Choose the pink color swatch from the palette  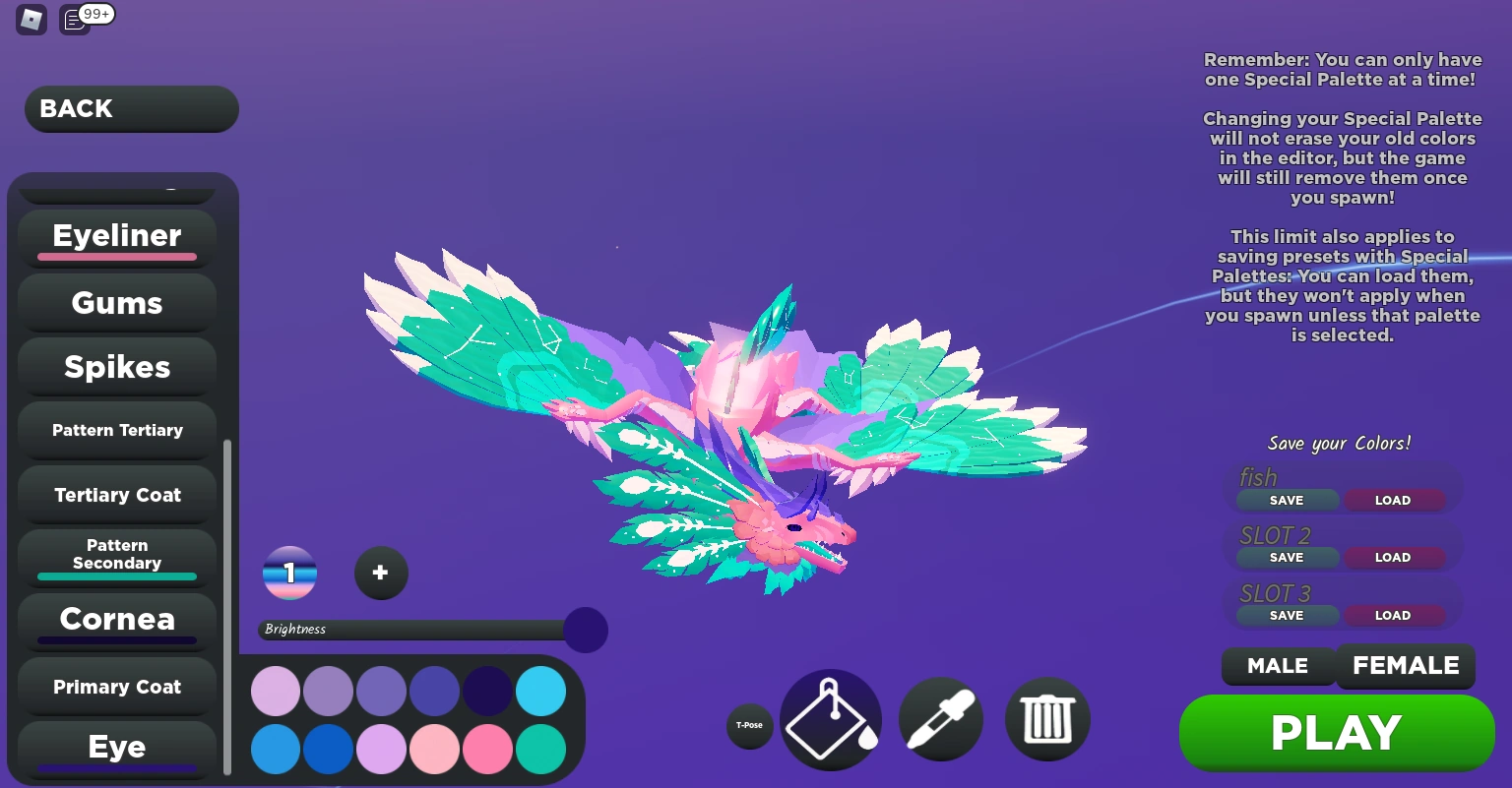(487, 749)
